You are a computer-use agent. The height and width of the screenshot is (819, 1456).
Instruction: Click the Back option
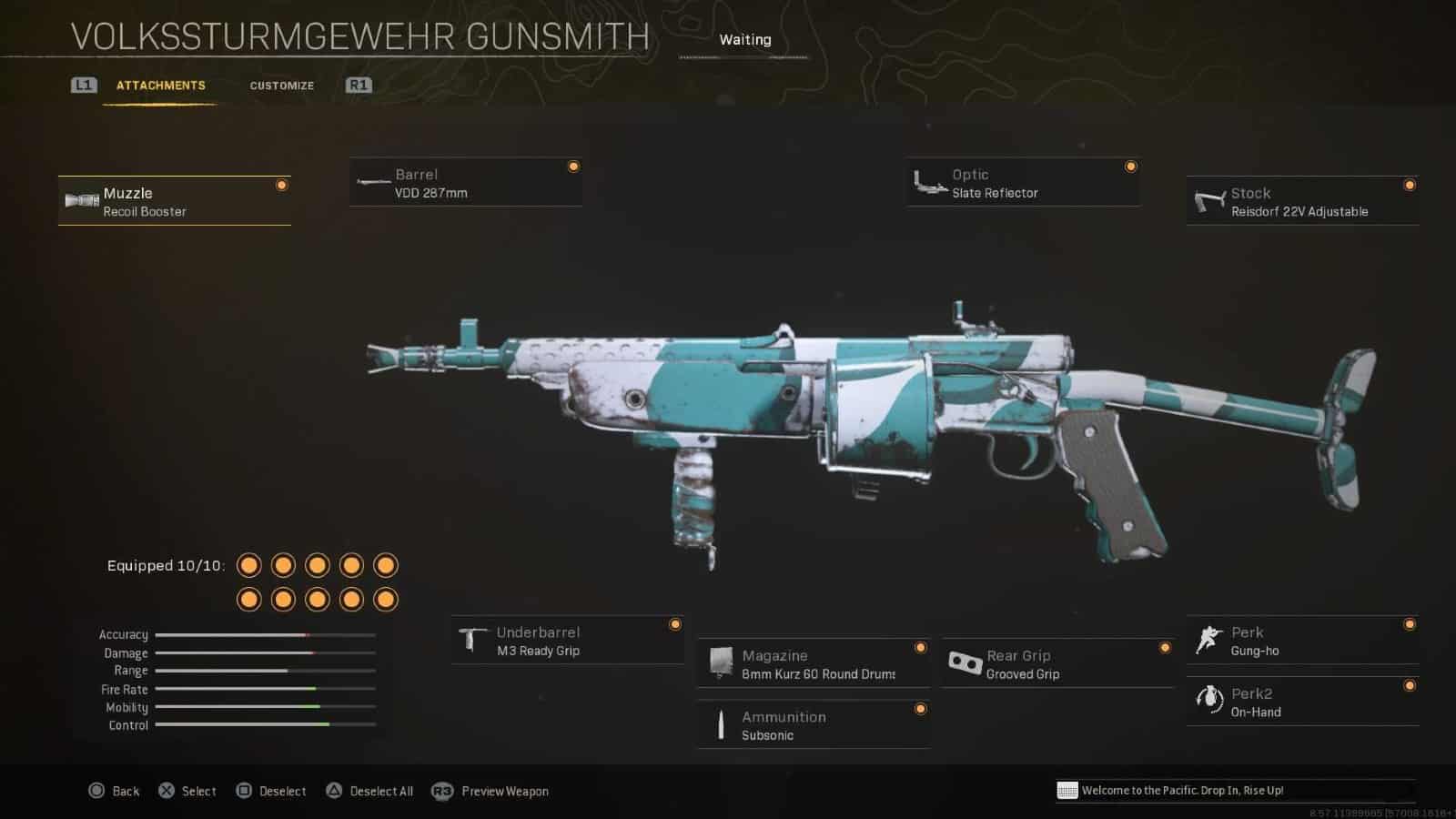click(115, 791)
